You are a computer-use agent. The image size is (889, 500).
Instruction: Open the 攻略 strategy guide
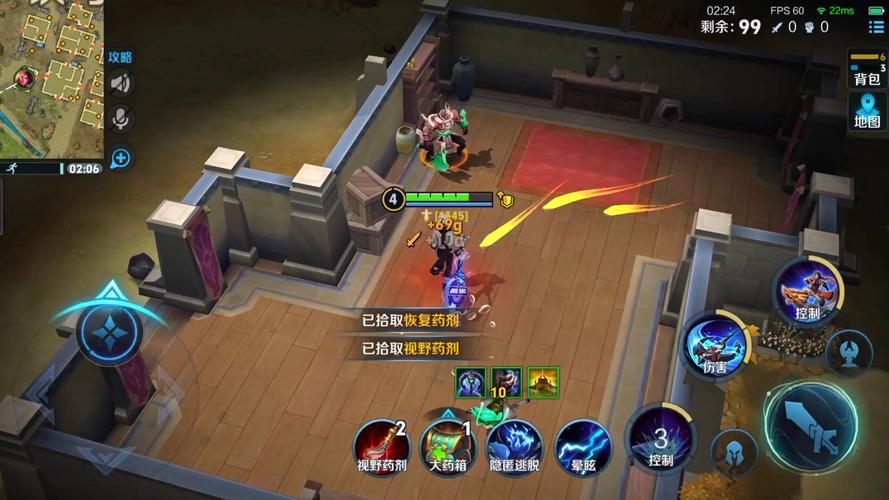[x=120, y=57]
